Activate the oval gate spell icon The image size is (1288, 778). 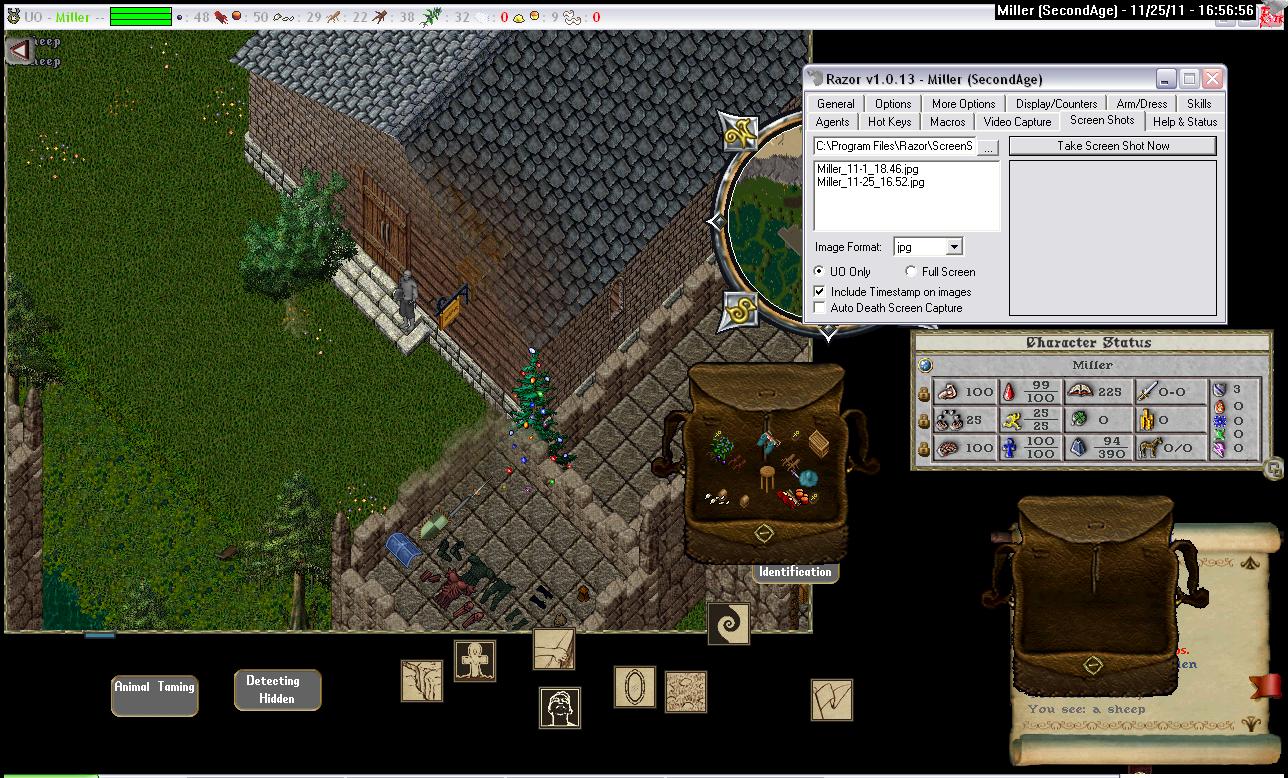(634, 687)
